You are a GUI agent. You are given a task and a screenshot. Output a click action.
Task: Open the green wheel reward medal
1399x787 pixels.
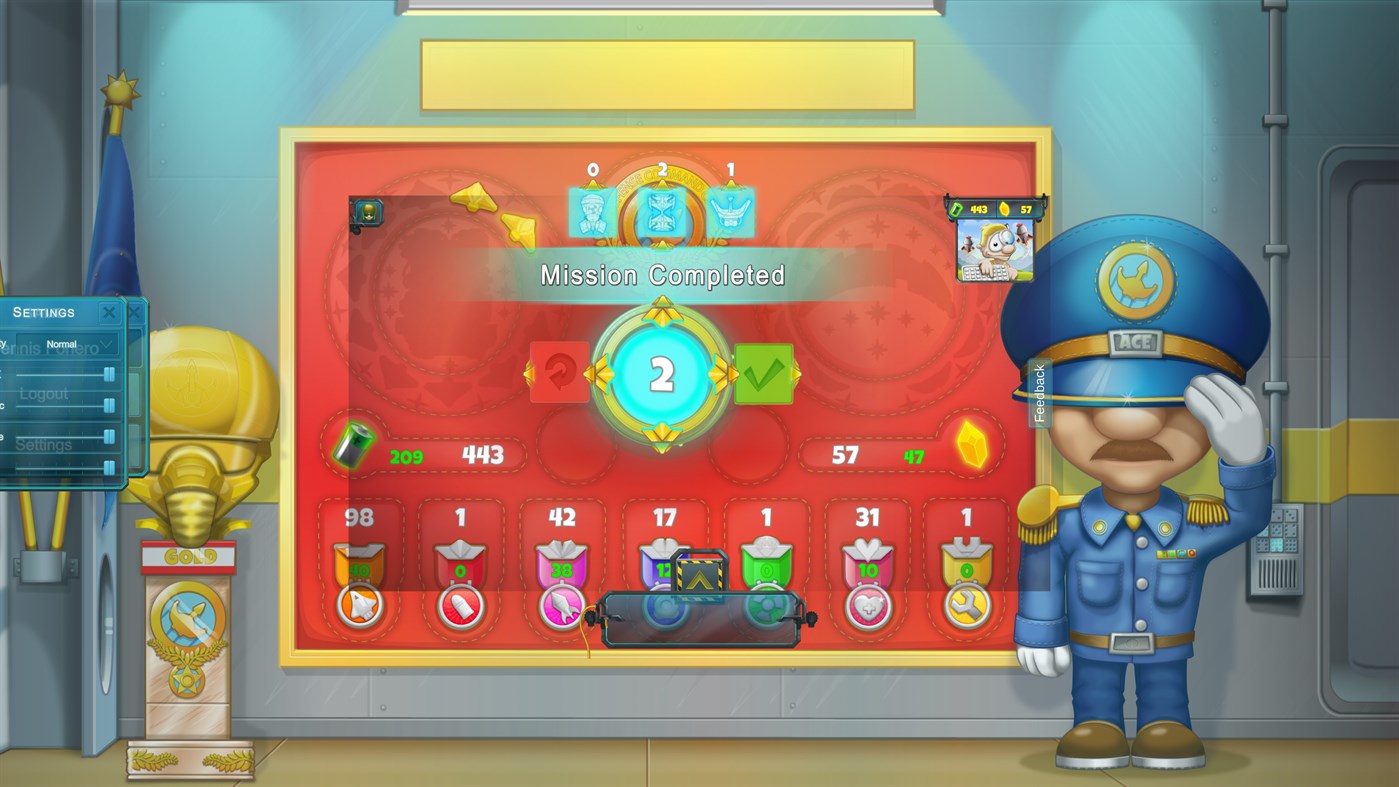[765, 607]
